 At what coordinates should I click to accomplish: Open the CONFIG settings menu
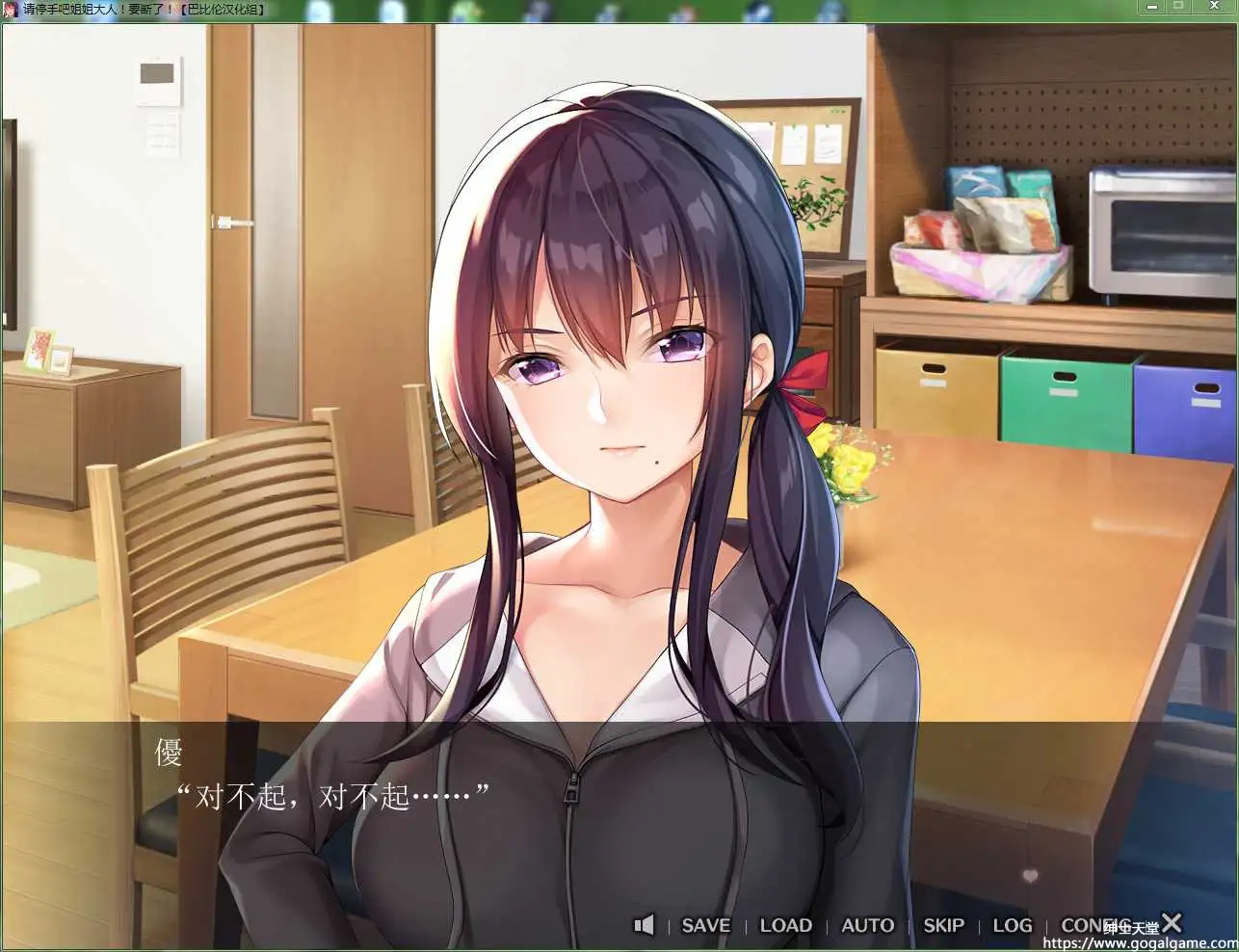1094,925
